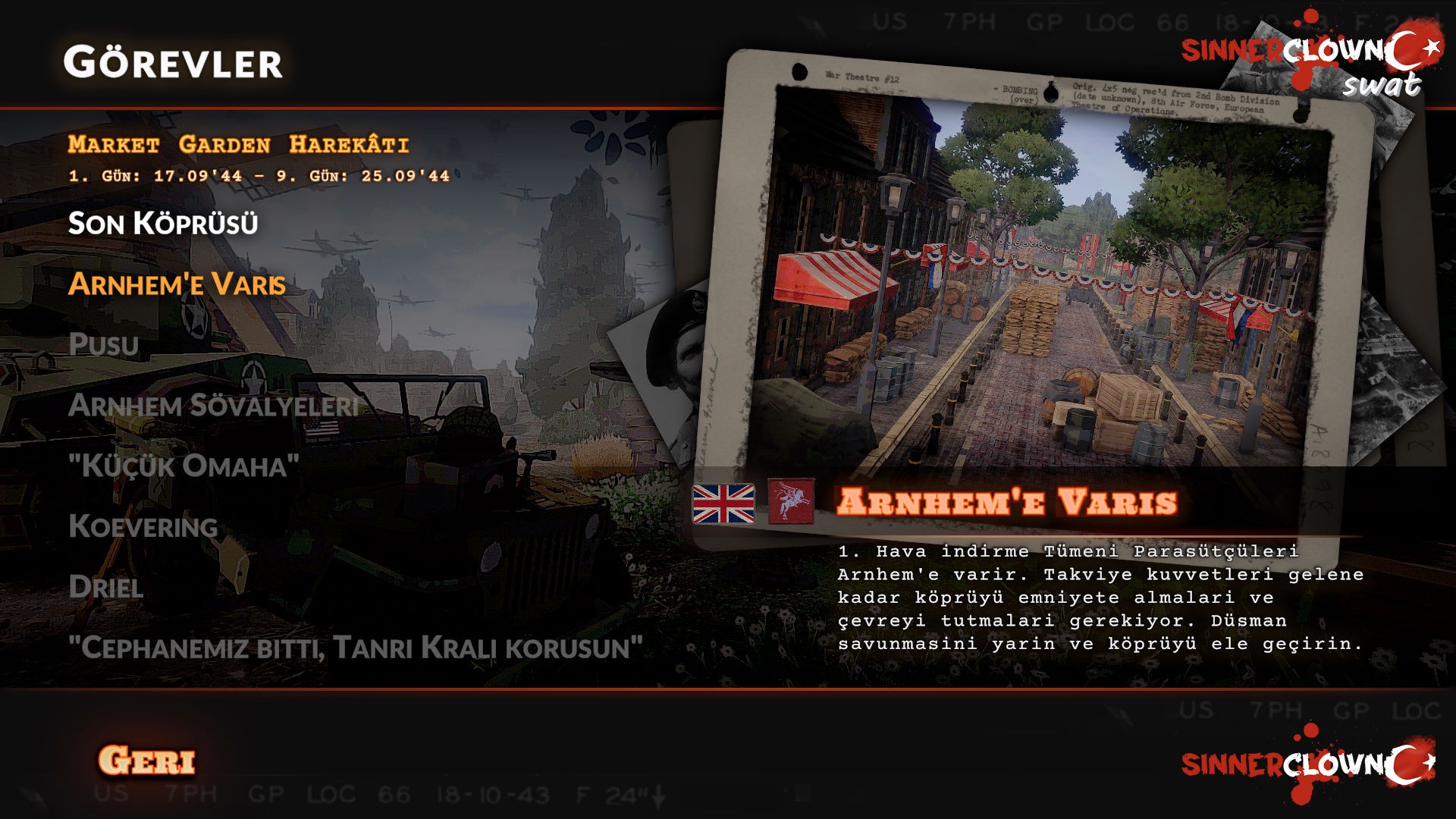Select the Arnhem Sövalyeleri mission
Viewport: 1456px width, 819px height.
[x=213, y=406]
